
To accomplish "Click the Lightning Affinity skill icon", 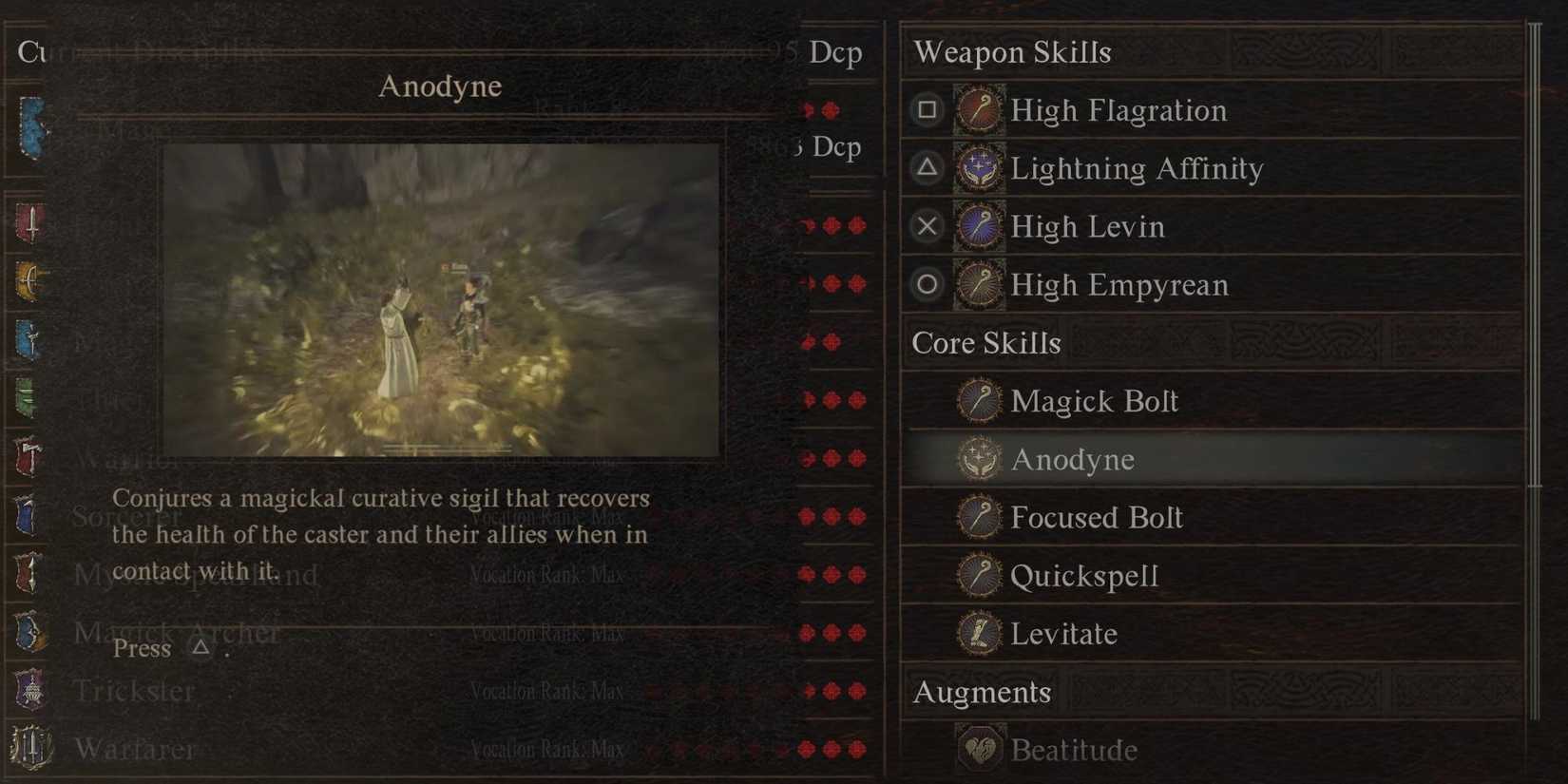I will click(980, 168).
